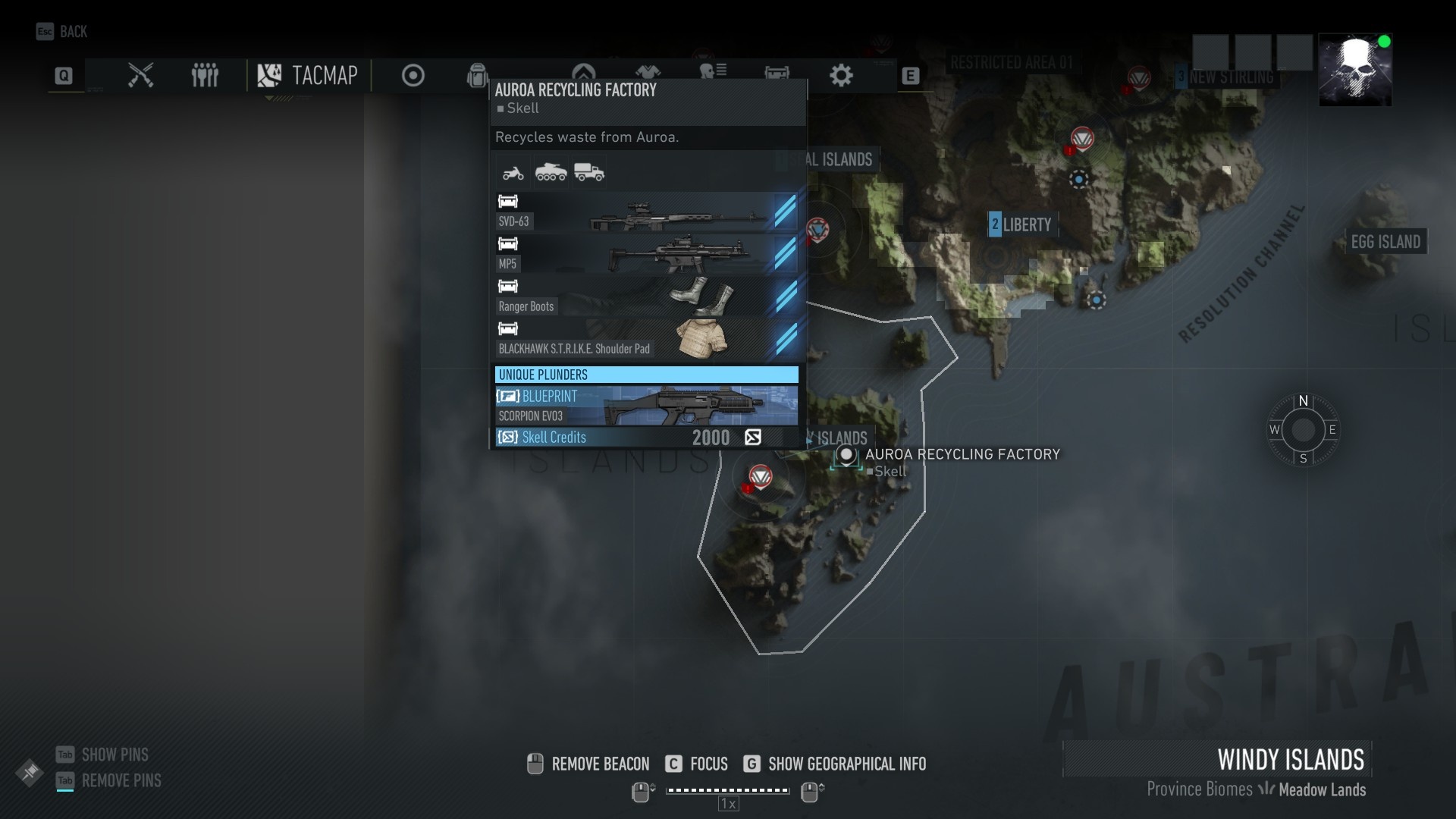1456x819 pixels.
Task: Choose the Ranger Boots loot row
Action: click(646, 297)
